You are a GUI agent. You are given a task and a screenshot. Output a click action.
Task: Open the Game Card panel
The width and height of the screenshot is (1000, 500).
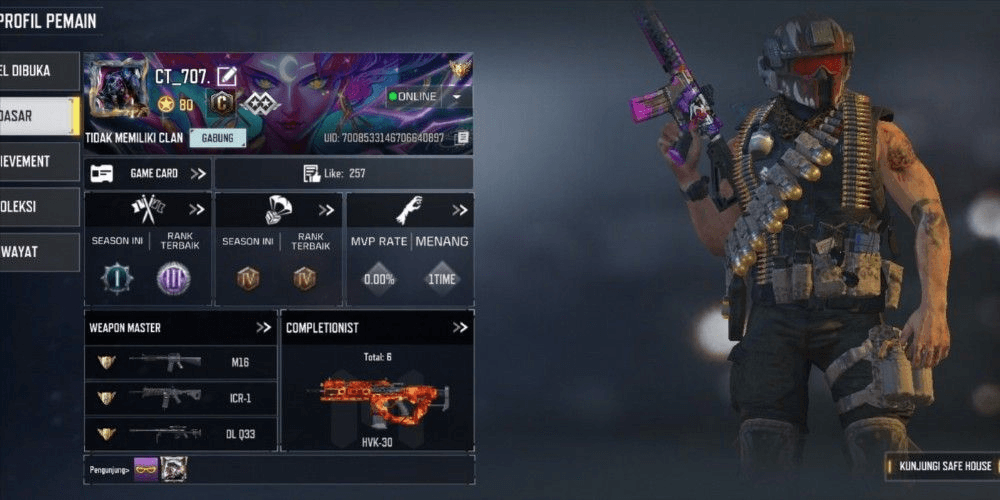pyautogui.click(x=148, y=173)
